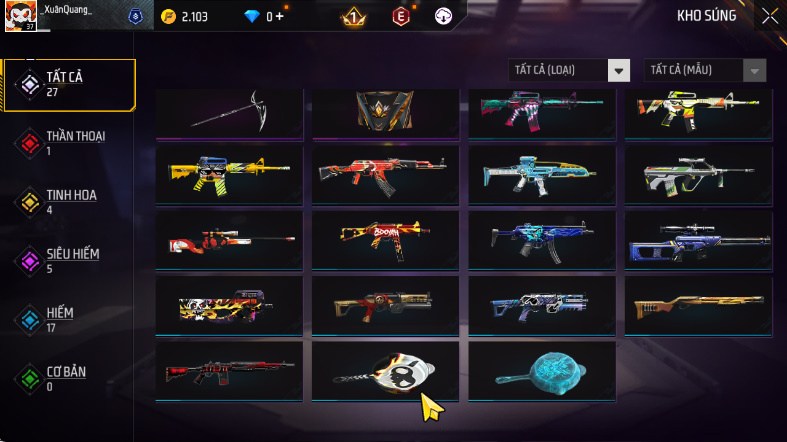
Task: Pick the yin-yang pan skin
Action: [x=386, y=372]
